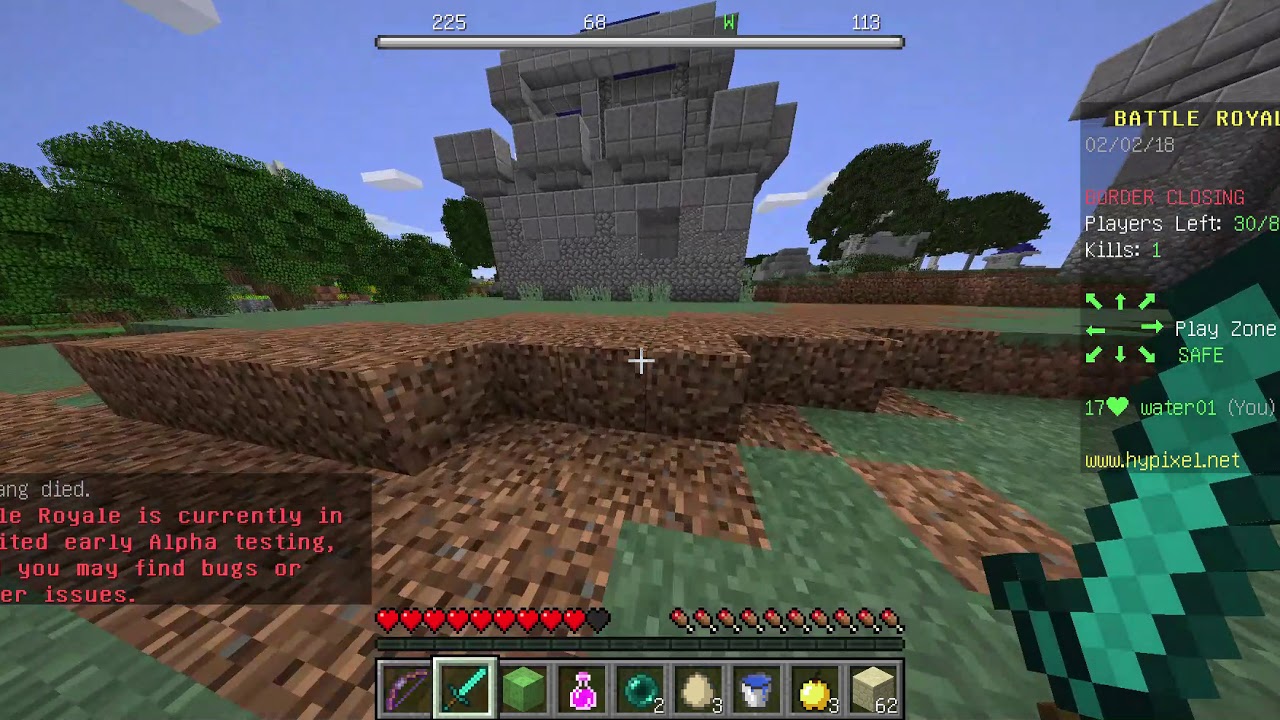Viewport: 1280px width, 720px height.
Task: Click the compass direction bar at the top
Action: (x=640, y=40)
